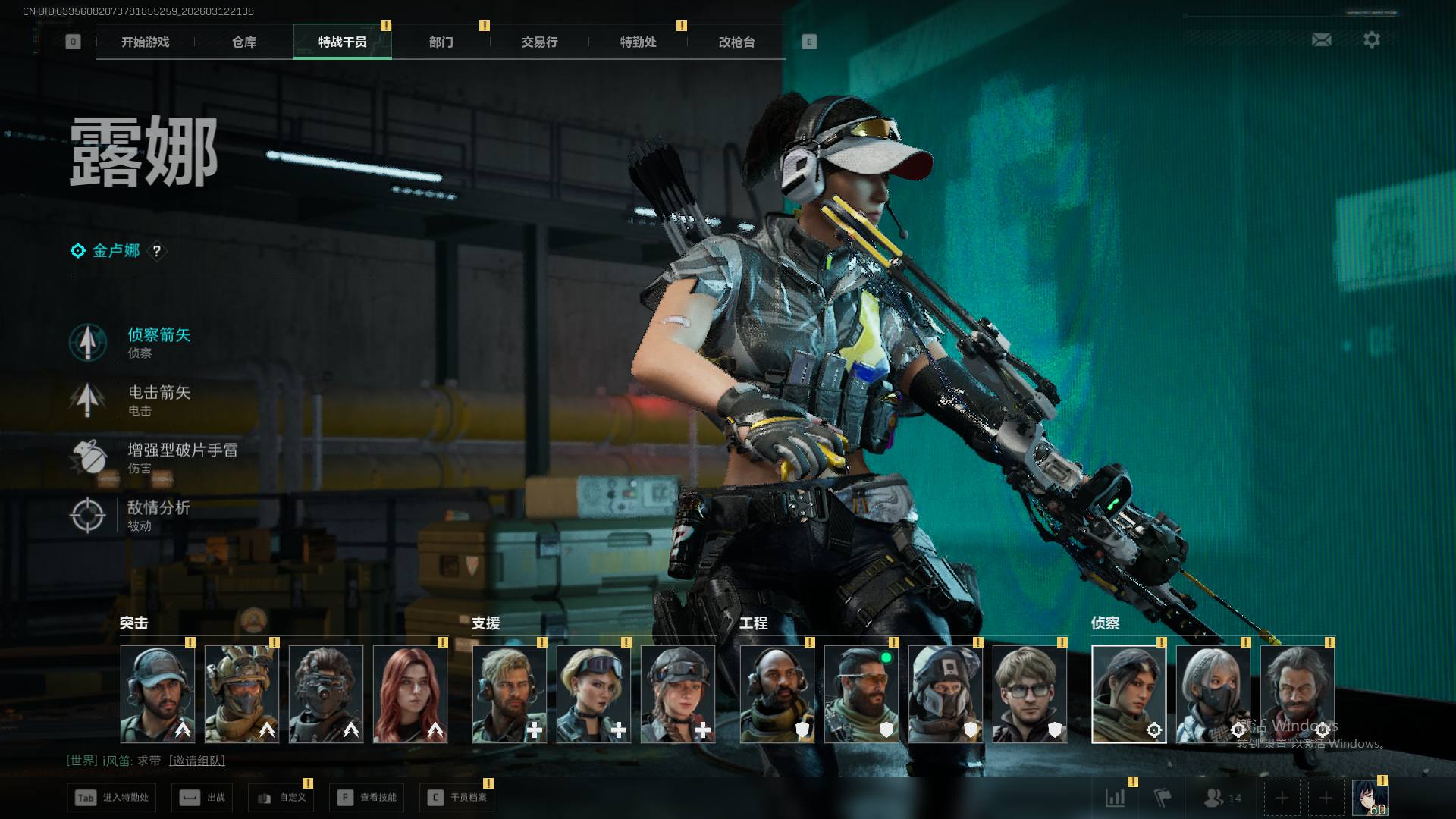Open the gear settings icon

point(1371,39)
